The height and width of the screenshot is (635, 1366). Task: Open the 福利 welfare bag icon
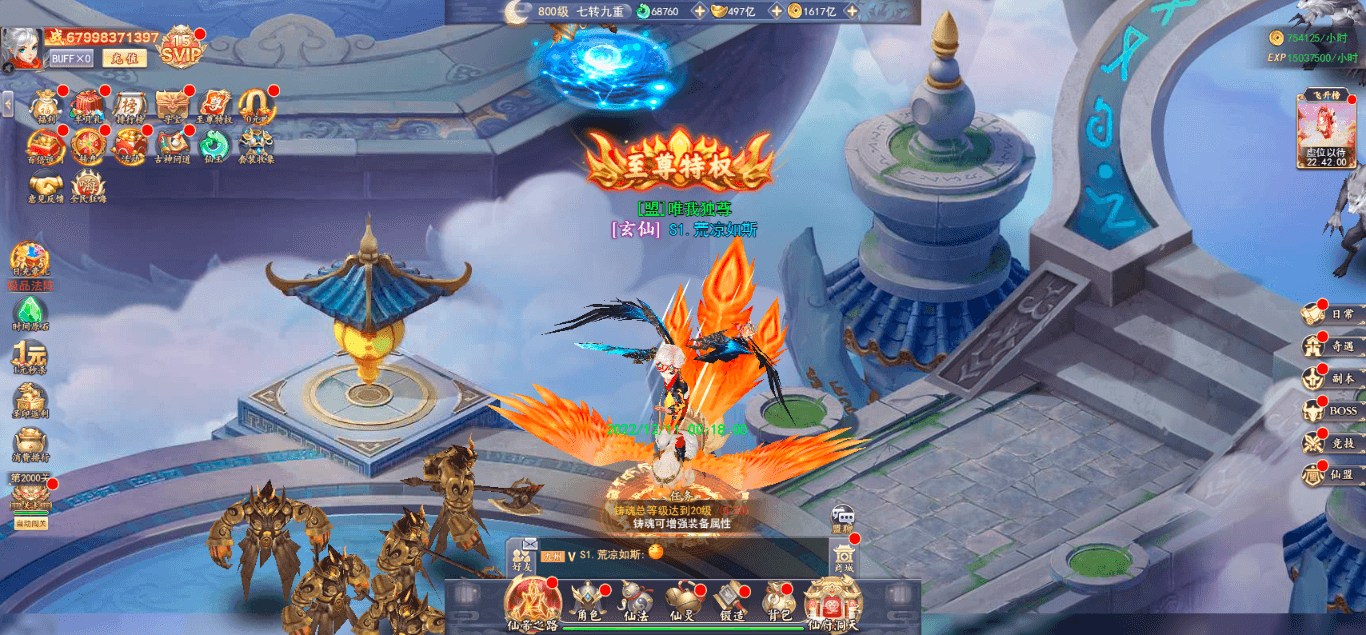pyautogui.click(x=46, y=106)
